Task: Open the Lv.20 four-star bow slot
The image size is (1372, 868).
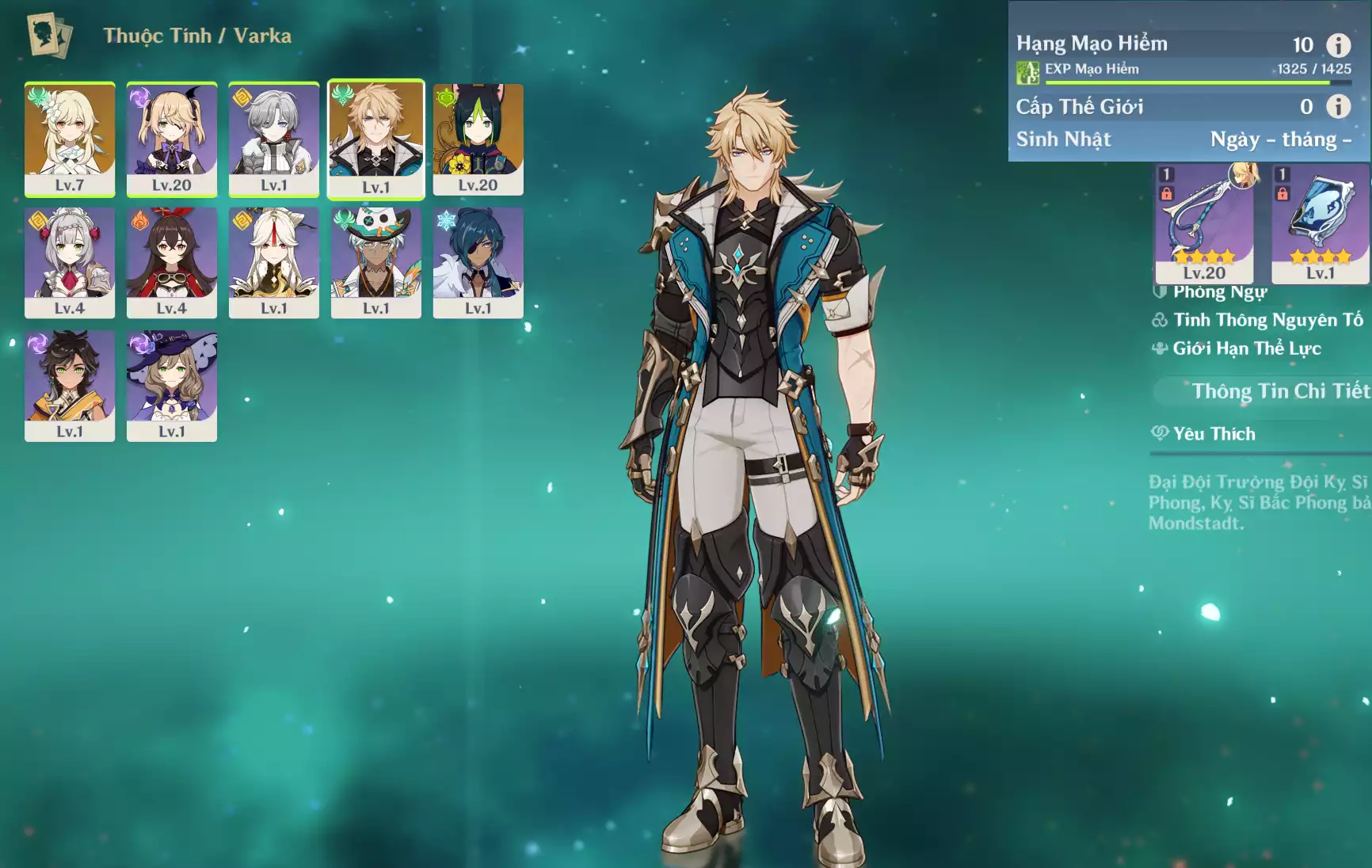Action: click(x=1204, y=223)
